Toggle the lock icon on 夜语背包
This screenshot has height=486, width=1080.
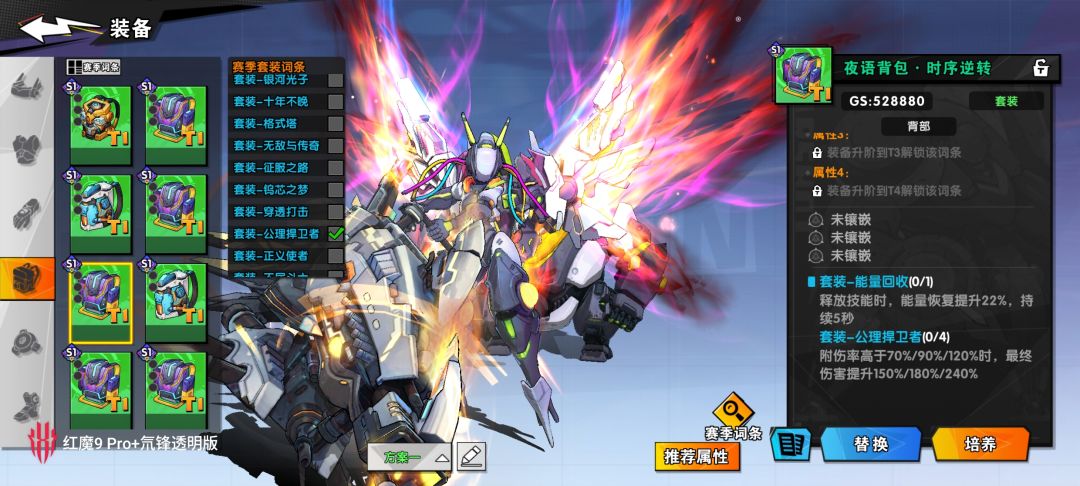[x=1040, y=68]
